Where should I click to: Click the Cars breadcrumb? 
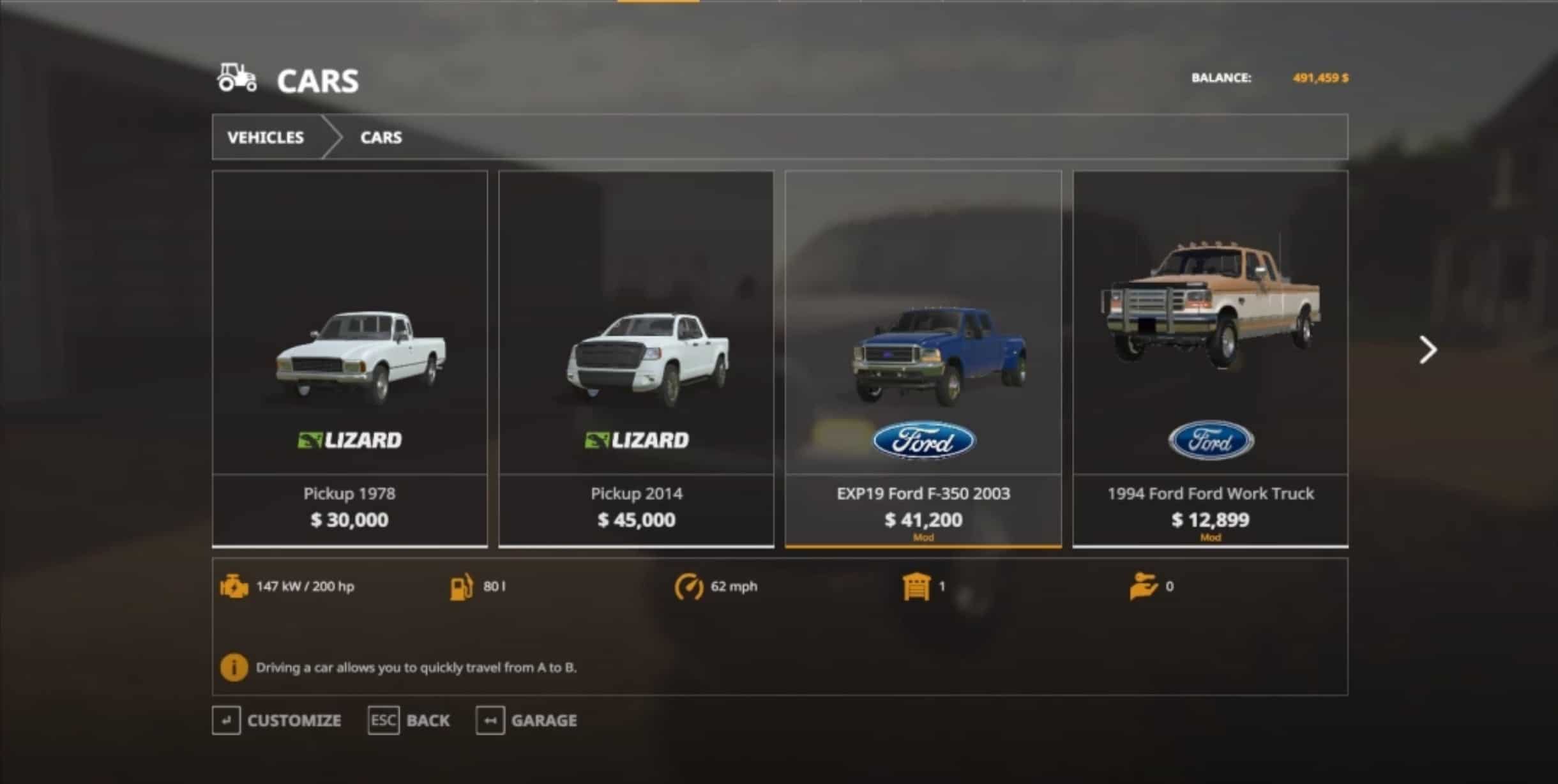coord(381,137)
